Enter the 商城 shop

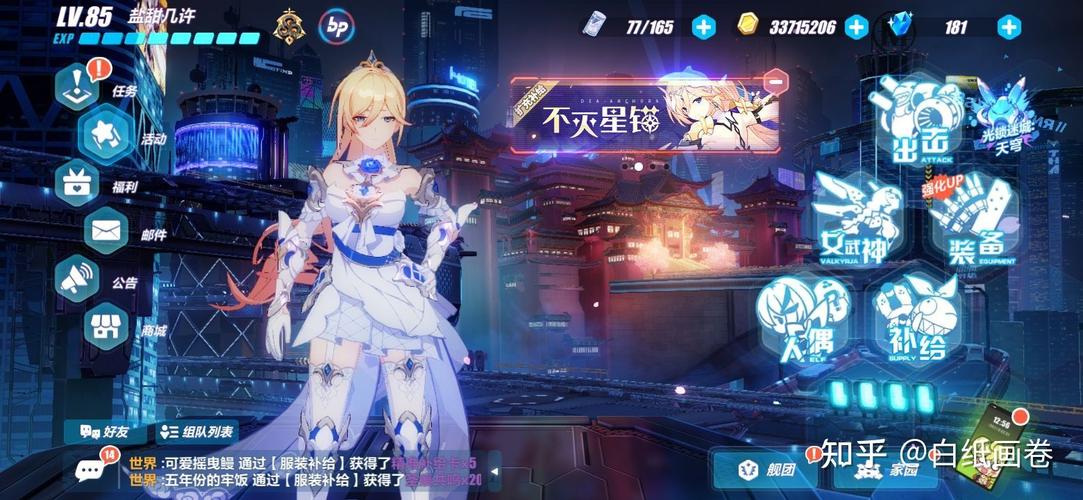(x=107, y=326)
